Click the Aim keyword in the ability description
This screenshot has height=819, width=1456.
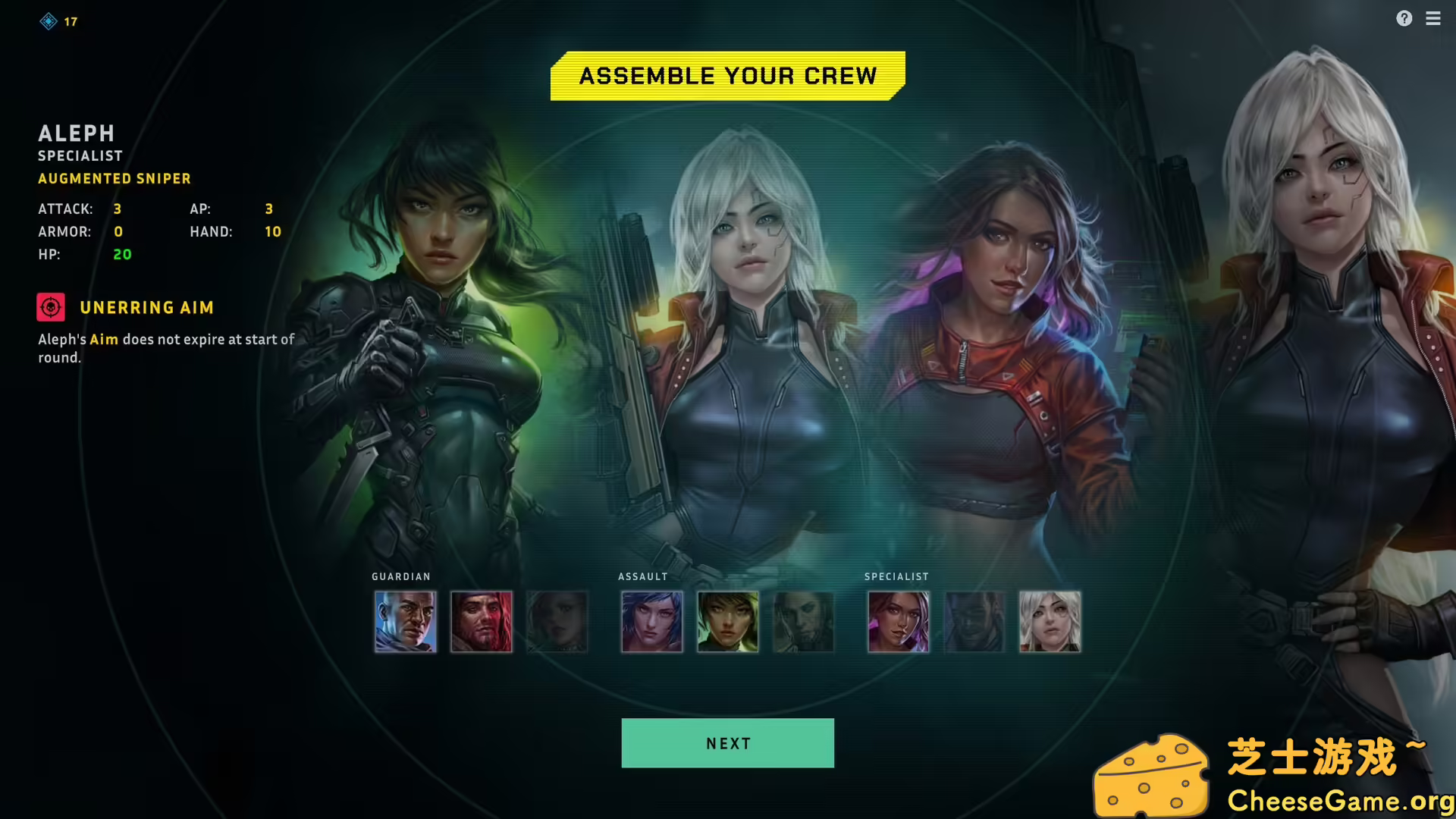tap(105, 339)
